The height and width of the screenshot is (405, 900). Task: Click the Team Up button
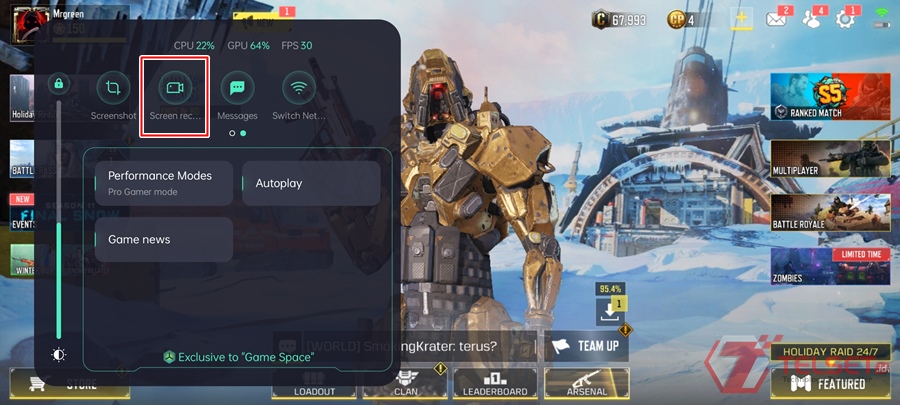click(x=587, y=346)
